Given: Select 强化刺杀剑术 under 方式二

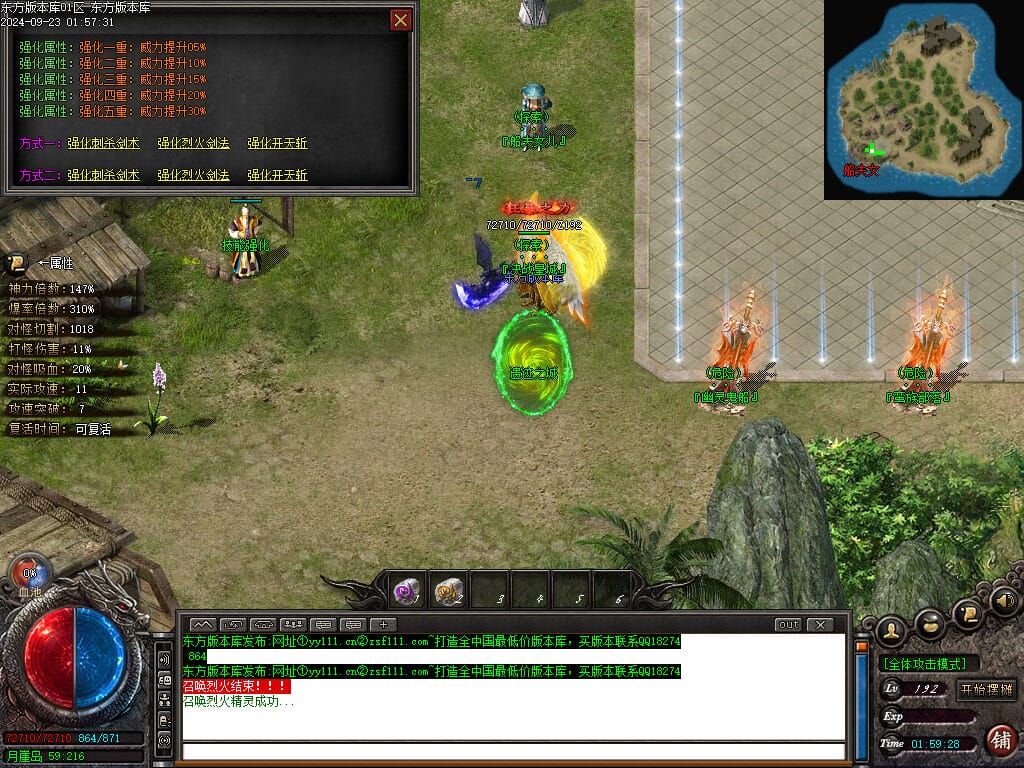Looking at the screenshot, I should pos(104,176).
